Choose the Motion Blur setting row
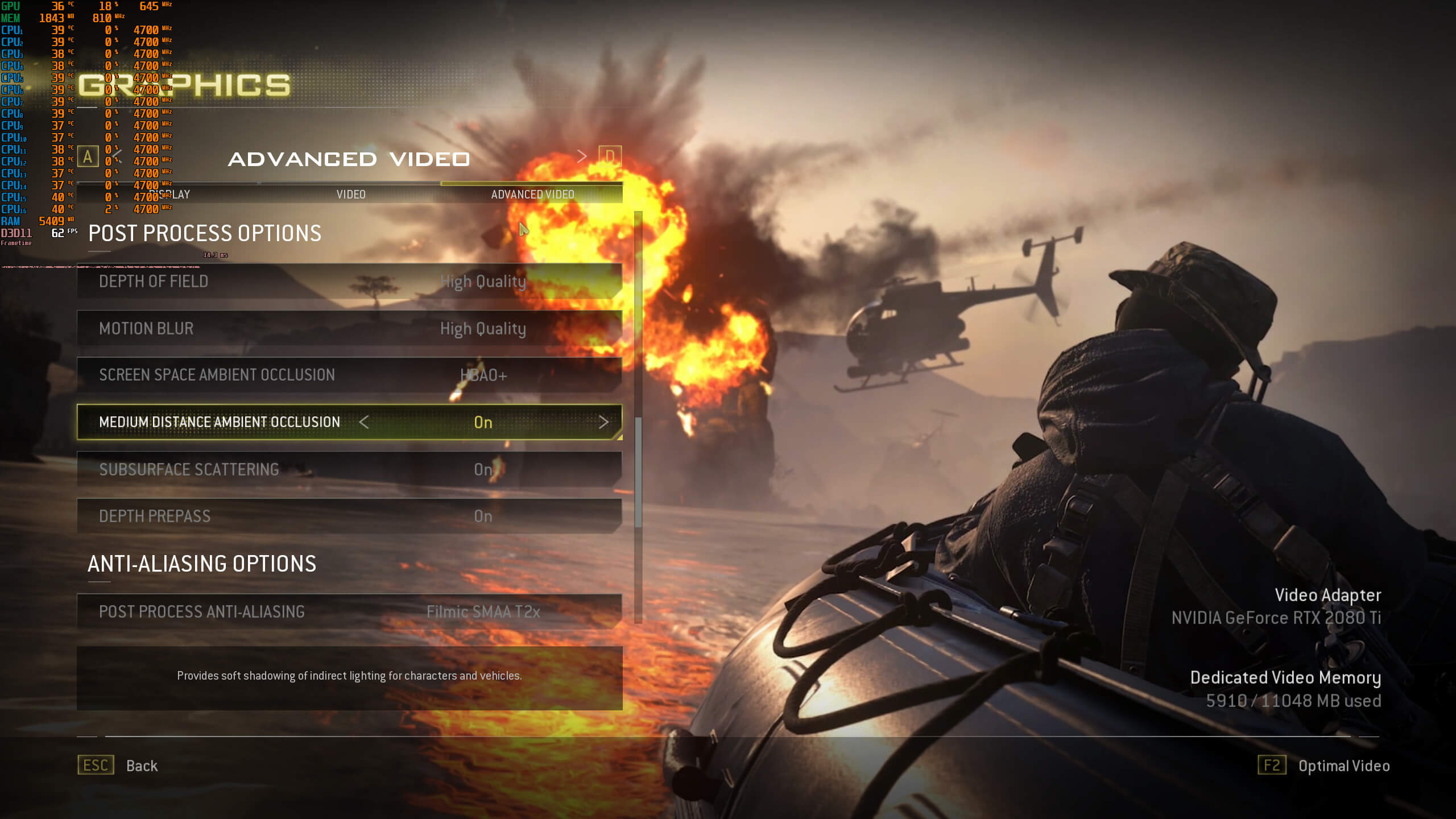The image size is (1456, 819). coord(349,329)
